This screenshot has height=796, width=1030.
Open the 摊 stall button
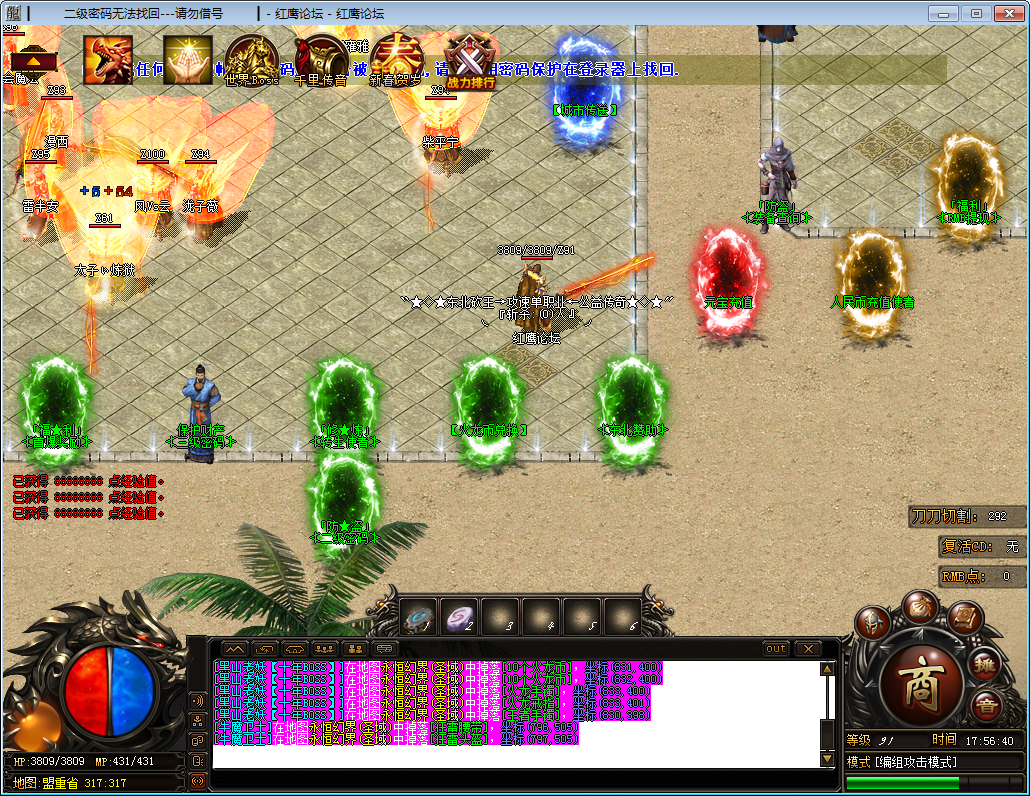pyautogui.click(x=985, y=663)
